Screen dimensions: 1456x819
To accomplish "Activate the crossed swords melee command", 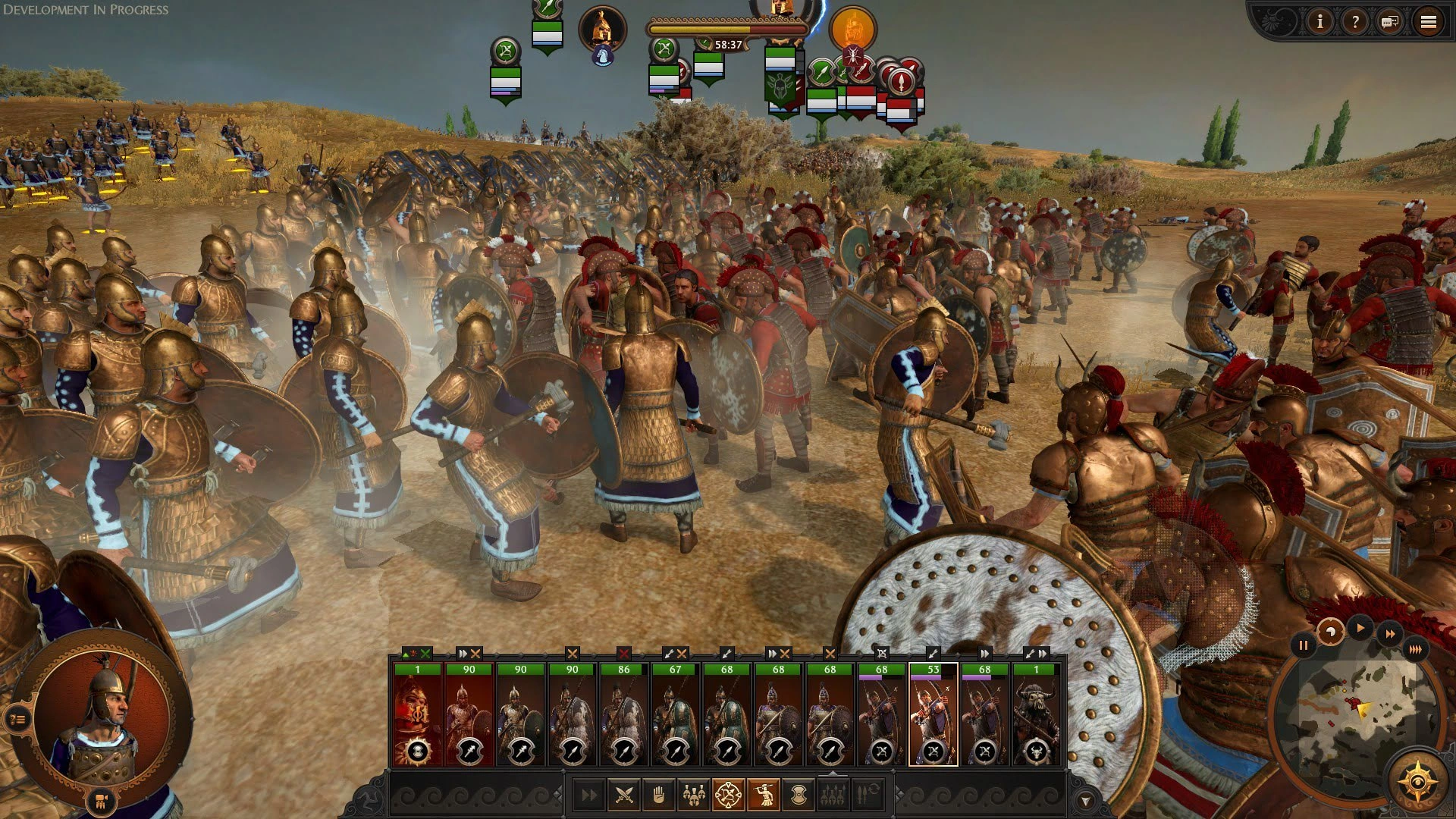I will point(623,795).
